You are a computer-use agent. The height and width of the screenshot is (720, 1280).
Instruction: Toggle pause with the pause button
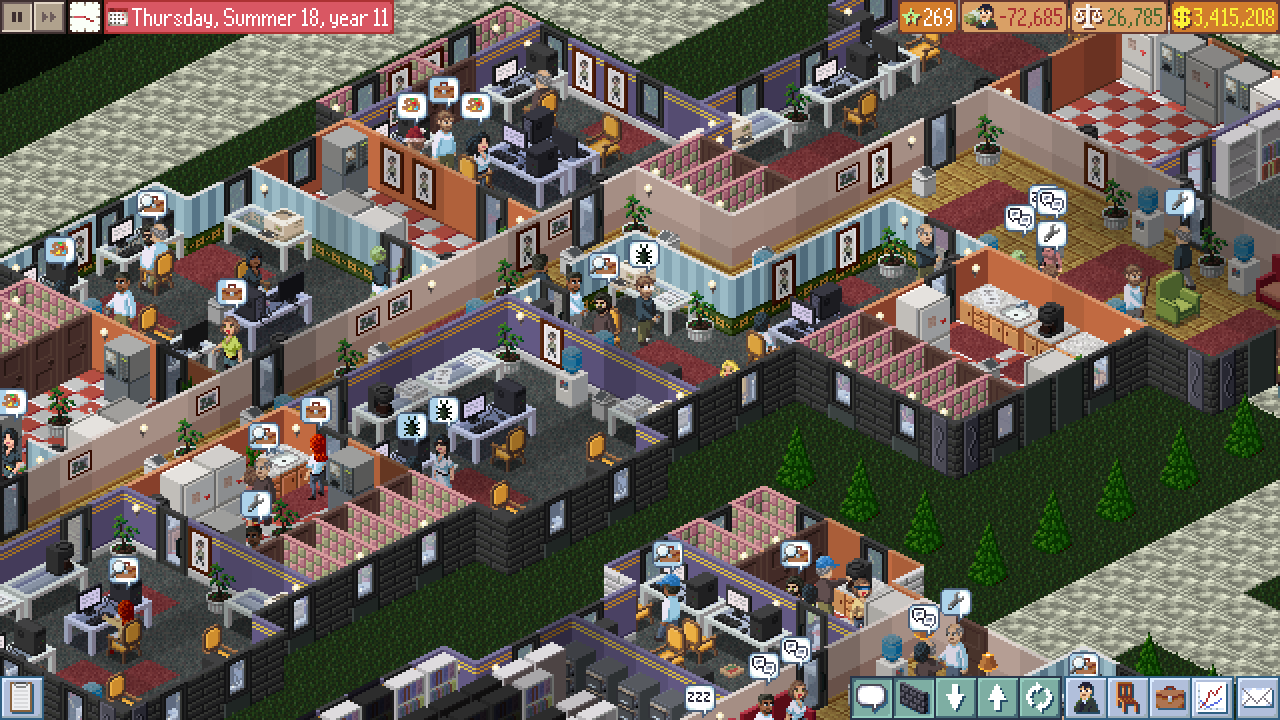click(x=16, y=16)
